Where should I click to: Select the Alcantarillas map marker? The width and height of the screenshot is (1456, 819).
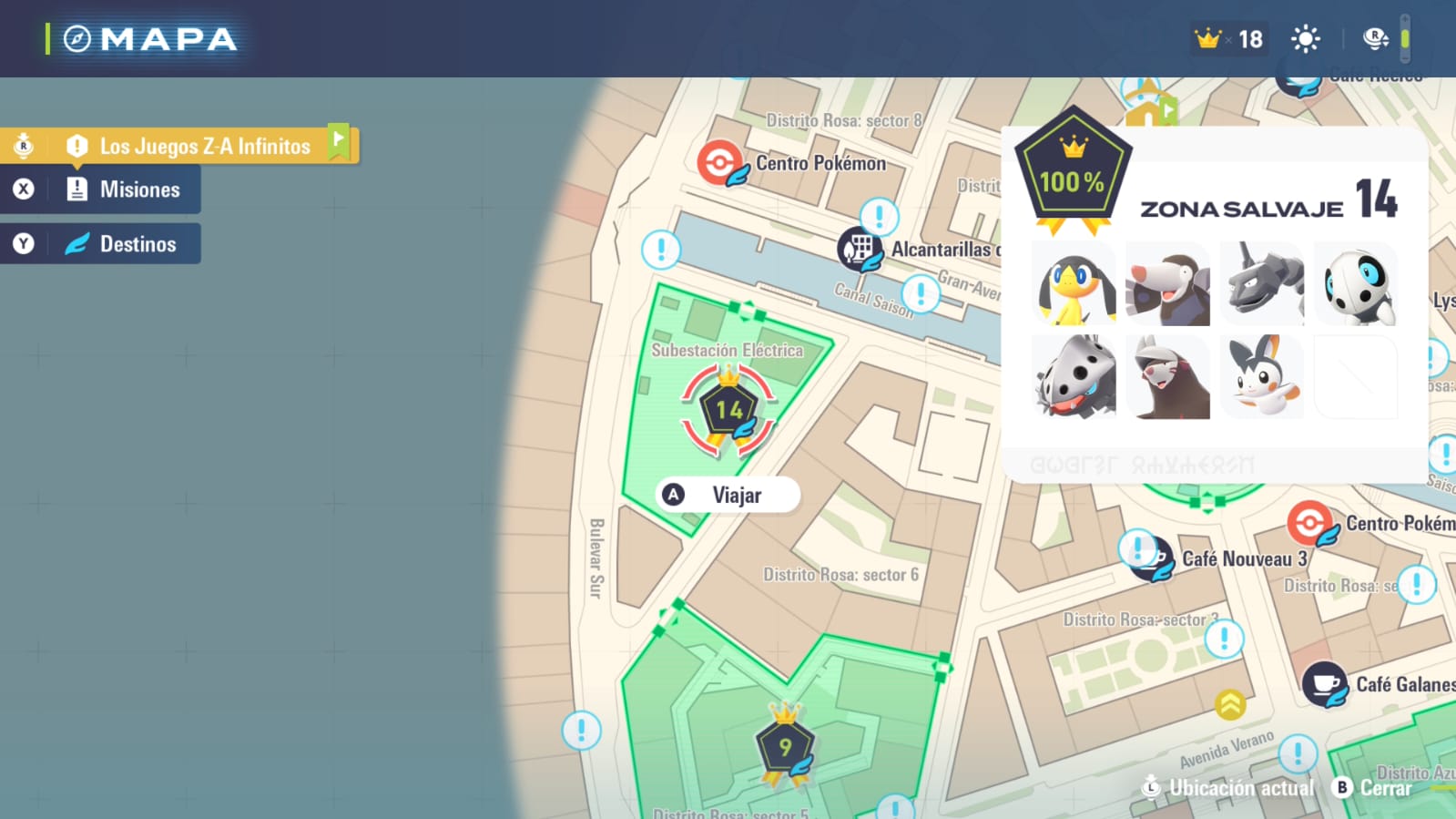pyautogui.click(x=859, y=249)
